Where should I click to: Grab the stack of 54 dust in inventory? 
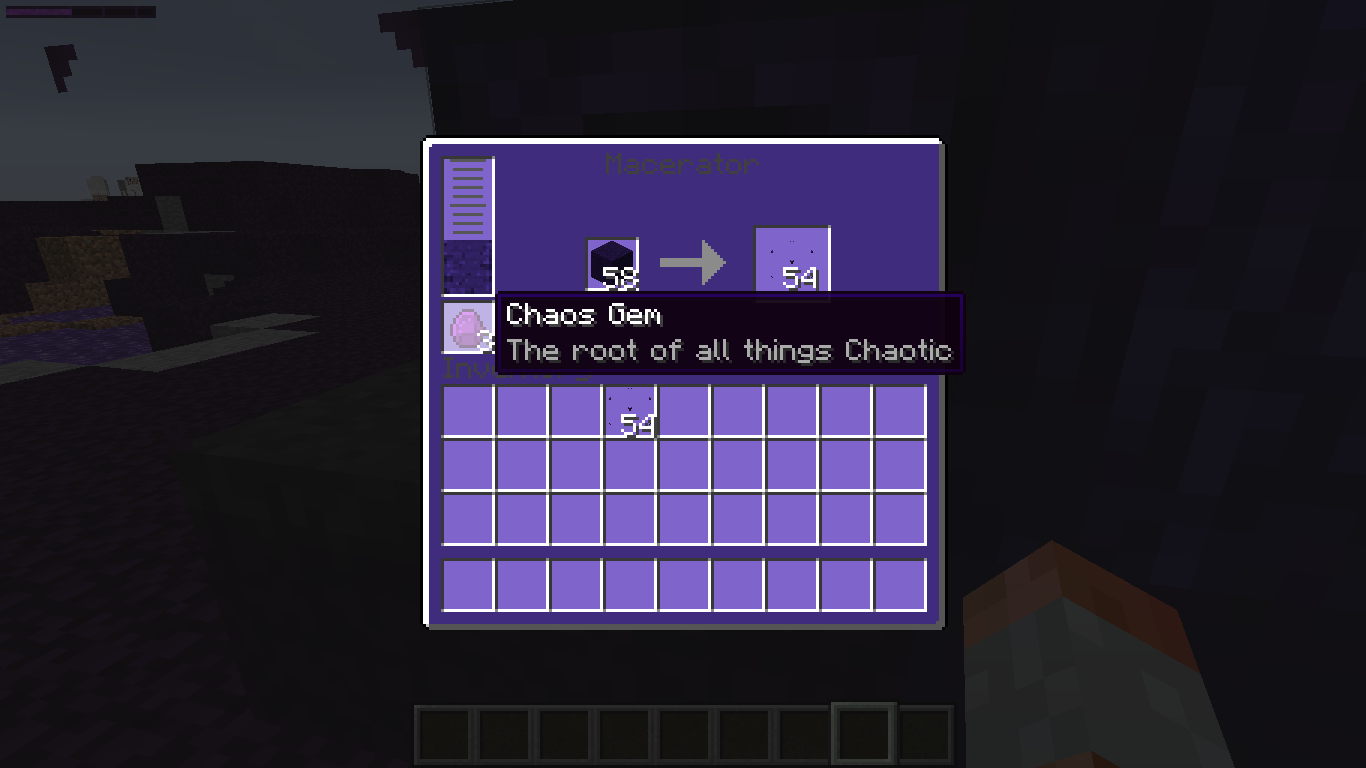click(630, 412)
